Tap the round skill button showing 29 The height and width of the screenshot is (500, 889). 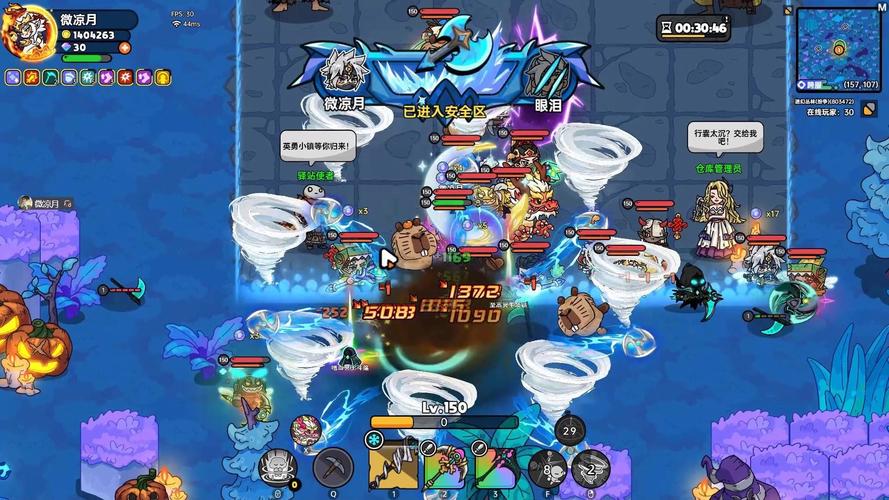click(569, 431)
